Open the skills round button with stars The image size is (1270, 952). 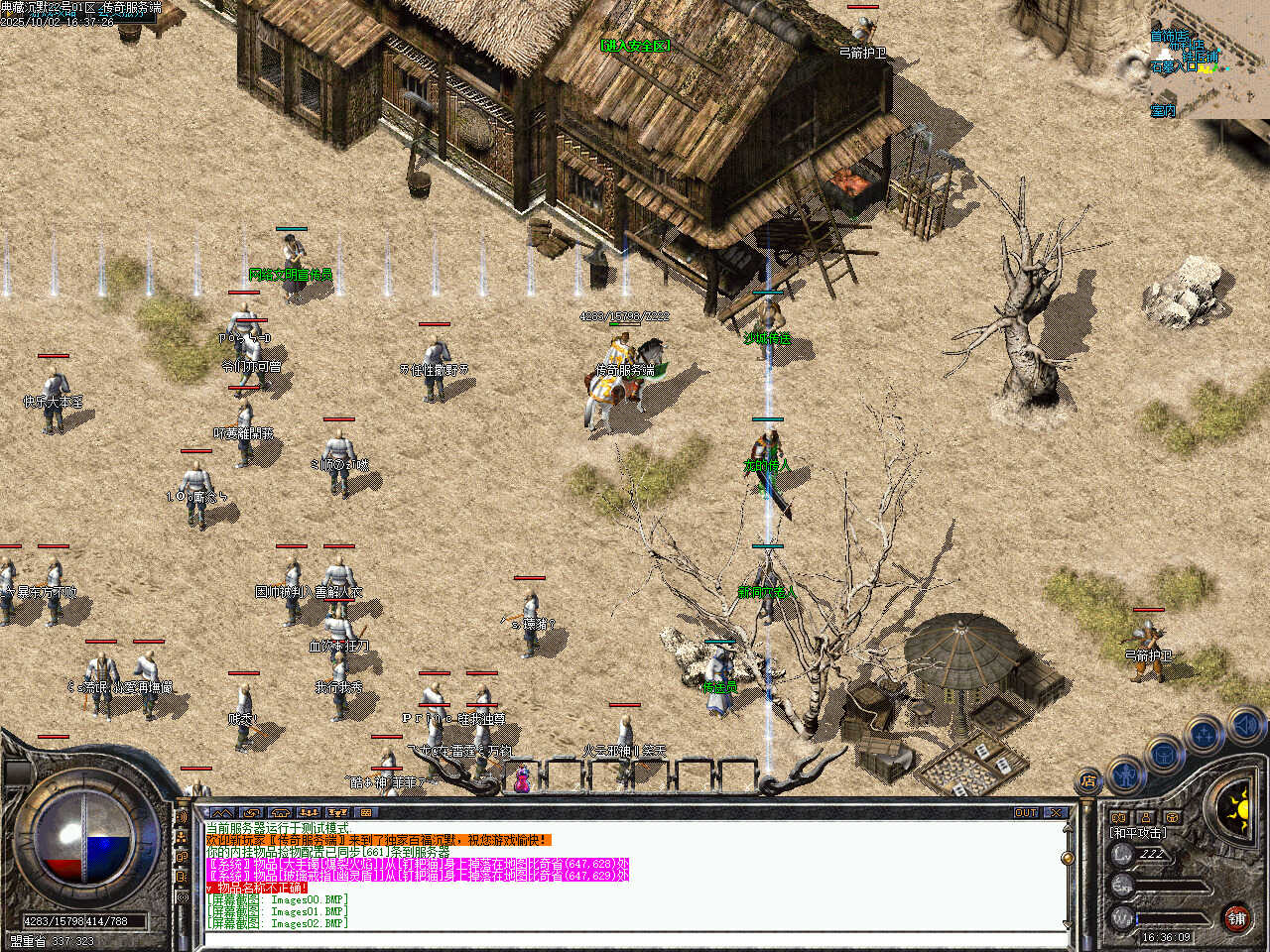tap(1205, 735)
